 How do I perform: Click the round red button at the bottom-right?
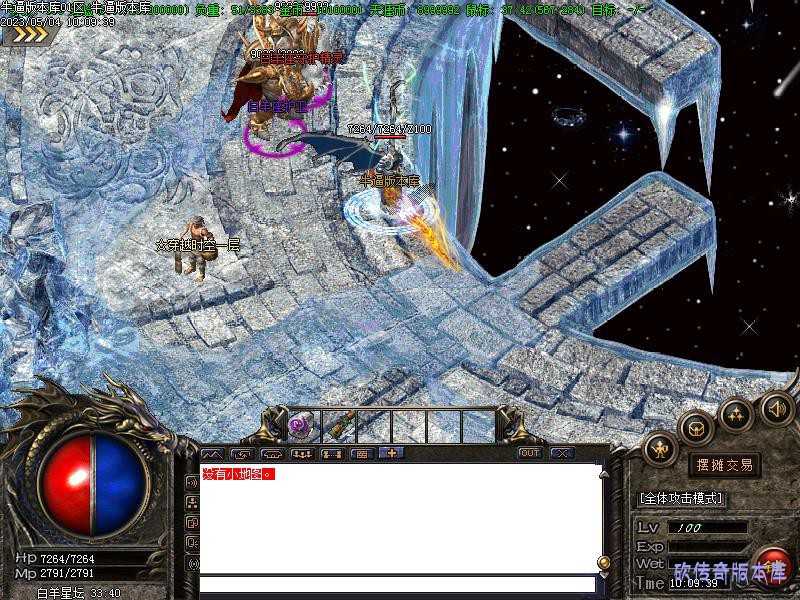pyautogui.click(x=772, y=566)
